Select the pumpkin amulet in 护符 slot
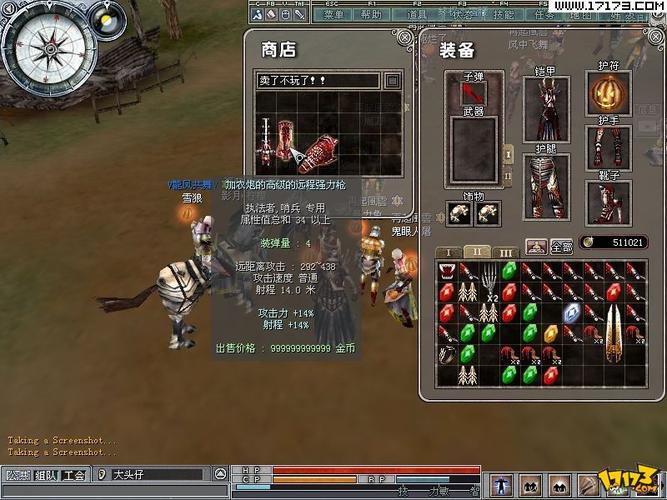 point(607,95)
